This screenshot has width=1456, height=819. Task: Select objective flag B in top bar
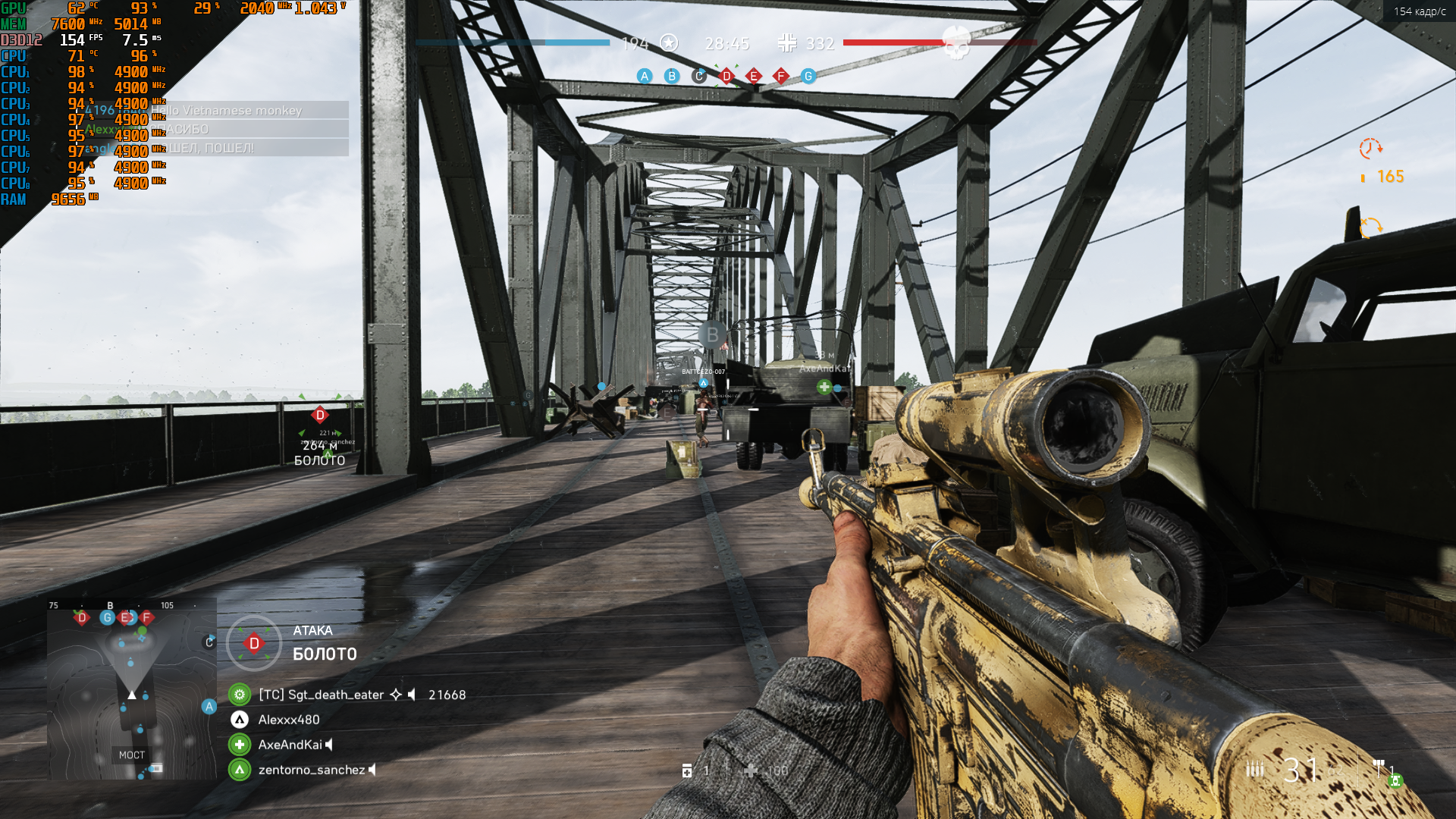(672, 76)
